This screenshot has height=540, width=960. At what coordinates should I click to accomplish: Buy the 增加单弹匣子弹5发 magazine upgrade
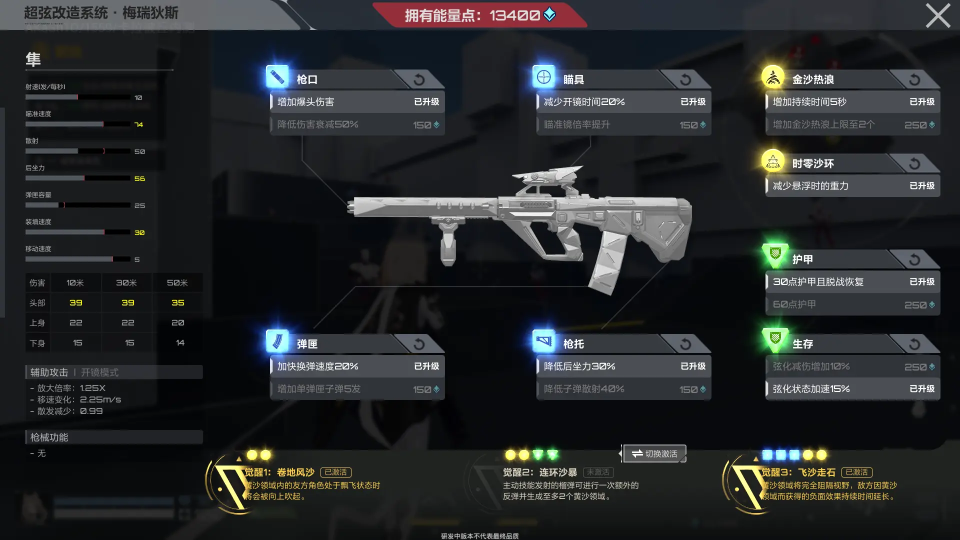pyautogui.click(x=357, y=389)
